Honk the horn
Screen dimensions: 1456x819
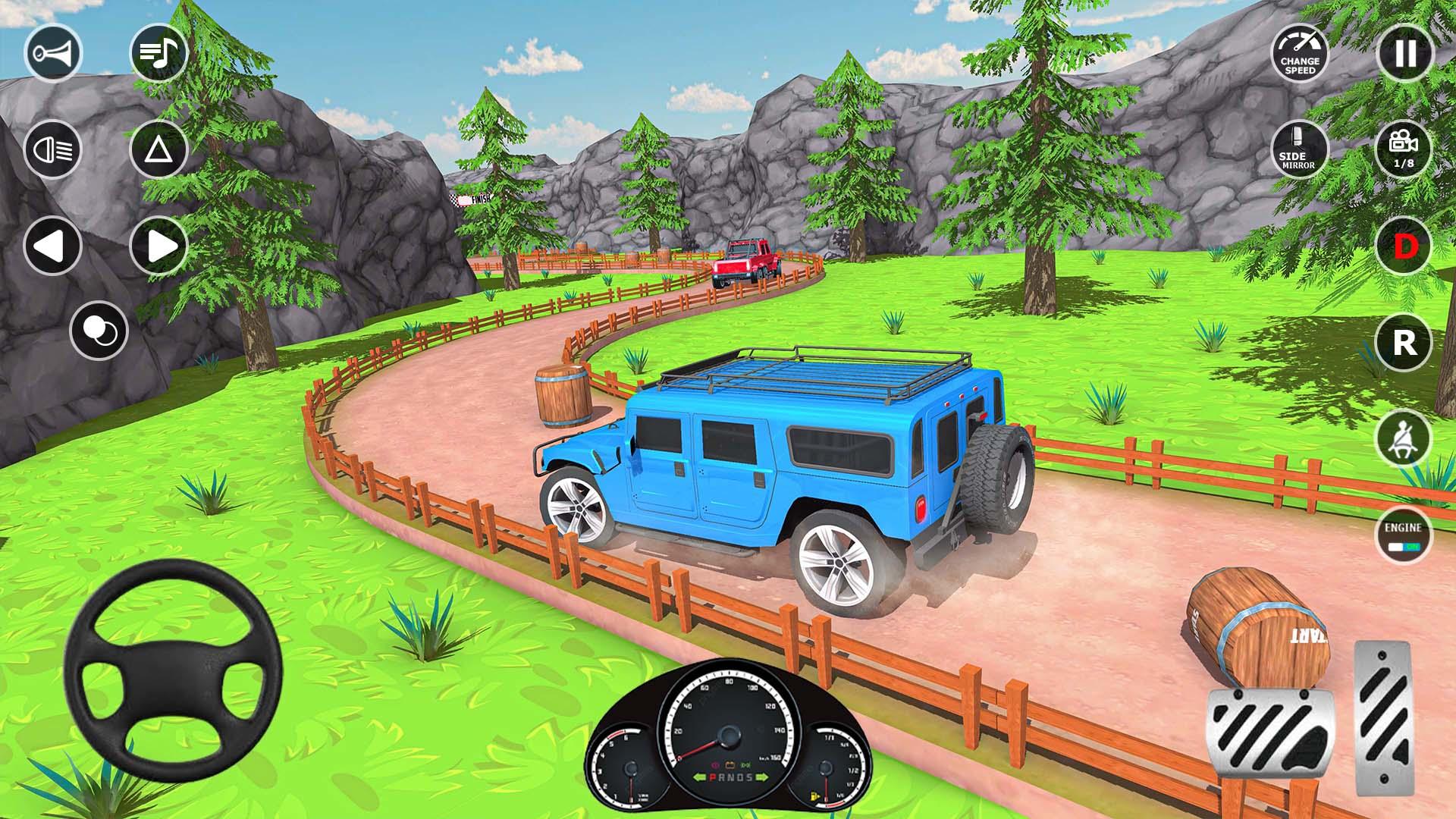click(x=53, y=52)
